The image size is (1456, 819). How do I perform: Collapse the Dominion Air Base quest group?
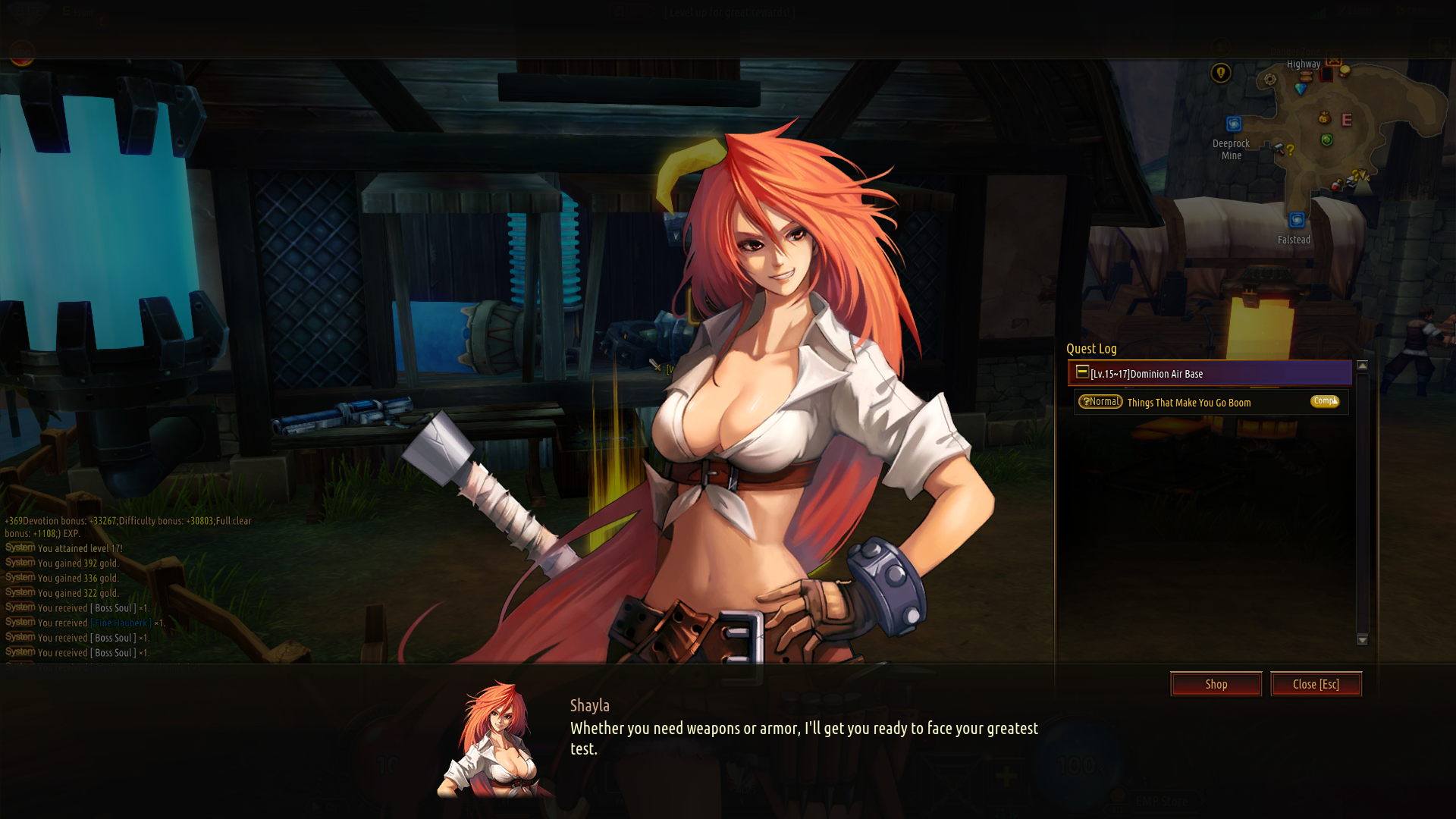[1083, 372]
